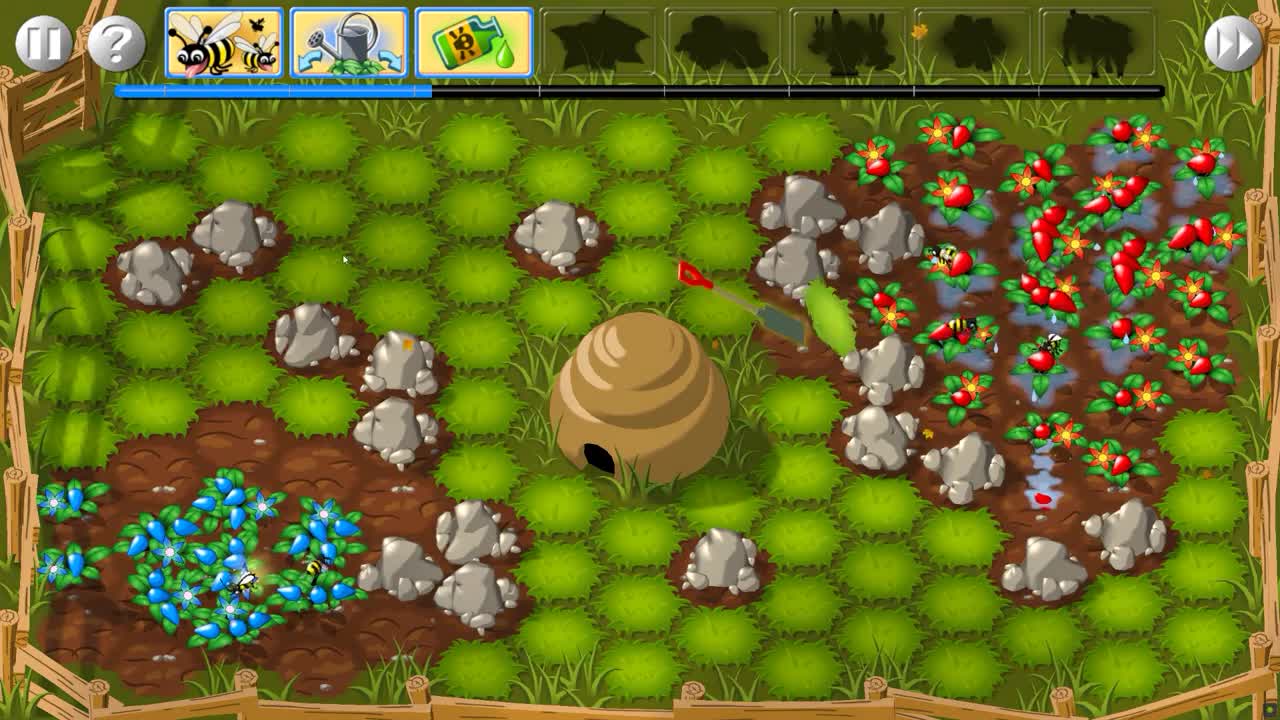This screenshot has height=720, width=1280.
Task: Select the bees tool in the toolbar
Action: point(225,42)
